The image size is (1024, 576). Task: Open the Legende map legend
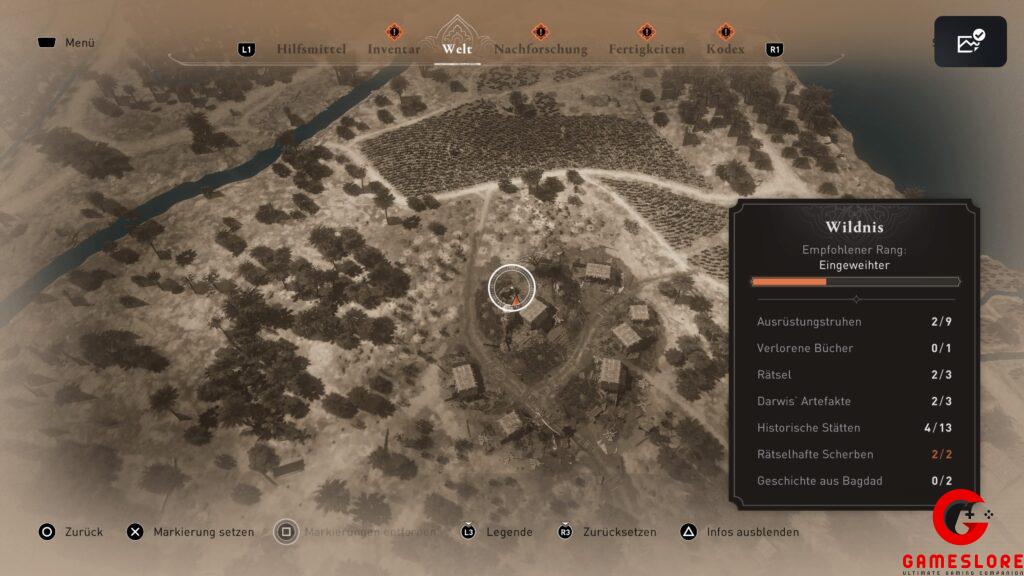click(x=509, y=532)
